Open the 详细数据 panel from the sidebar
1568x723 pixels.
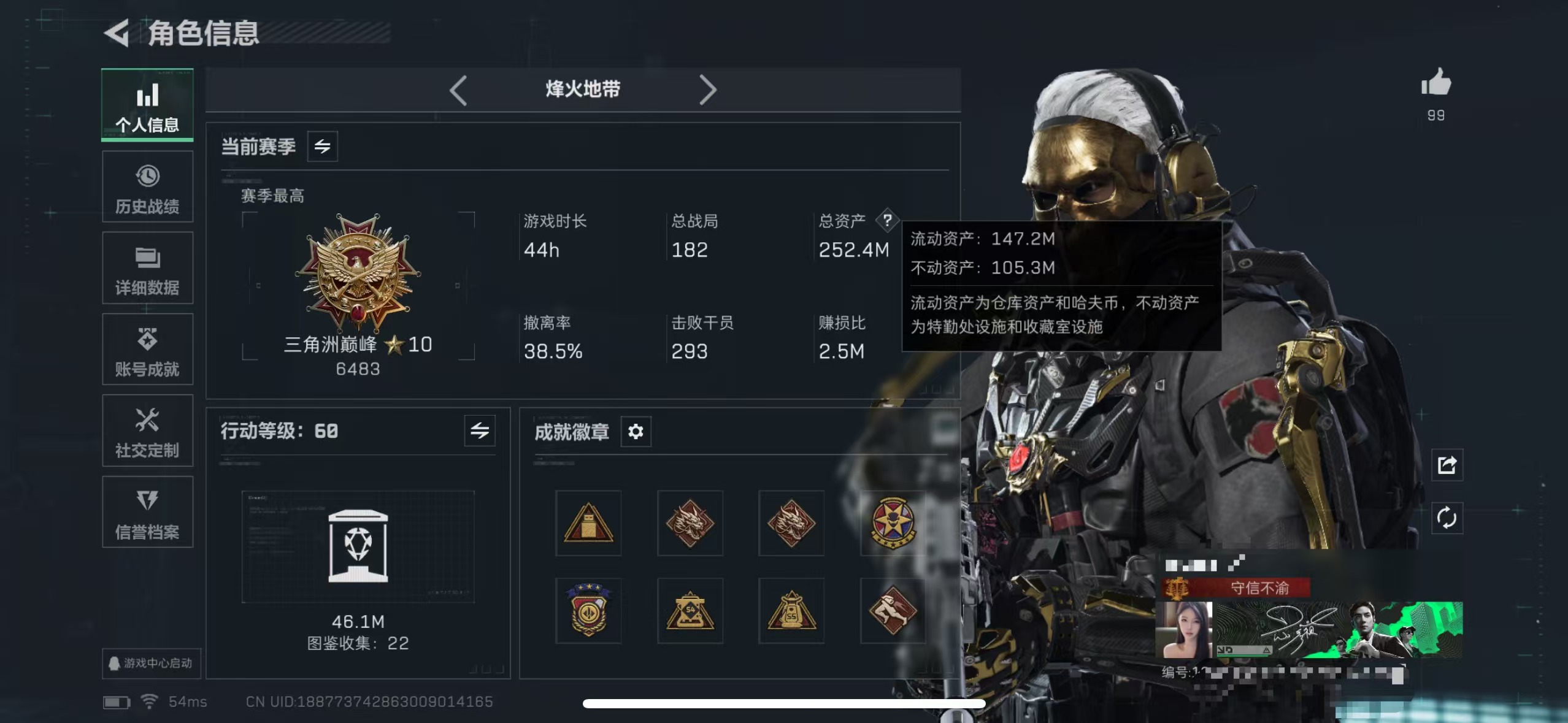coord(147,269)
